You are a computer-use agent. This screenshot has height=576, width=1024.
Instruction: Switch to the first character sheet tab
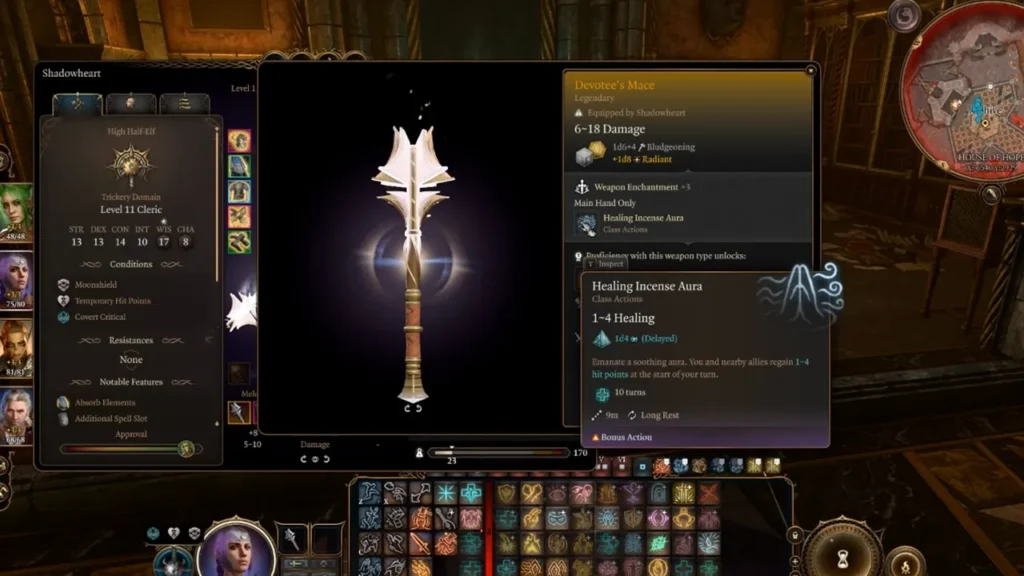77,104
